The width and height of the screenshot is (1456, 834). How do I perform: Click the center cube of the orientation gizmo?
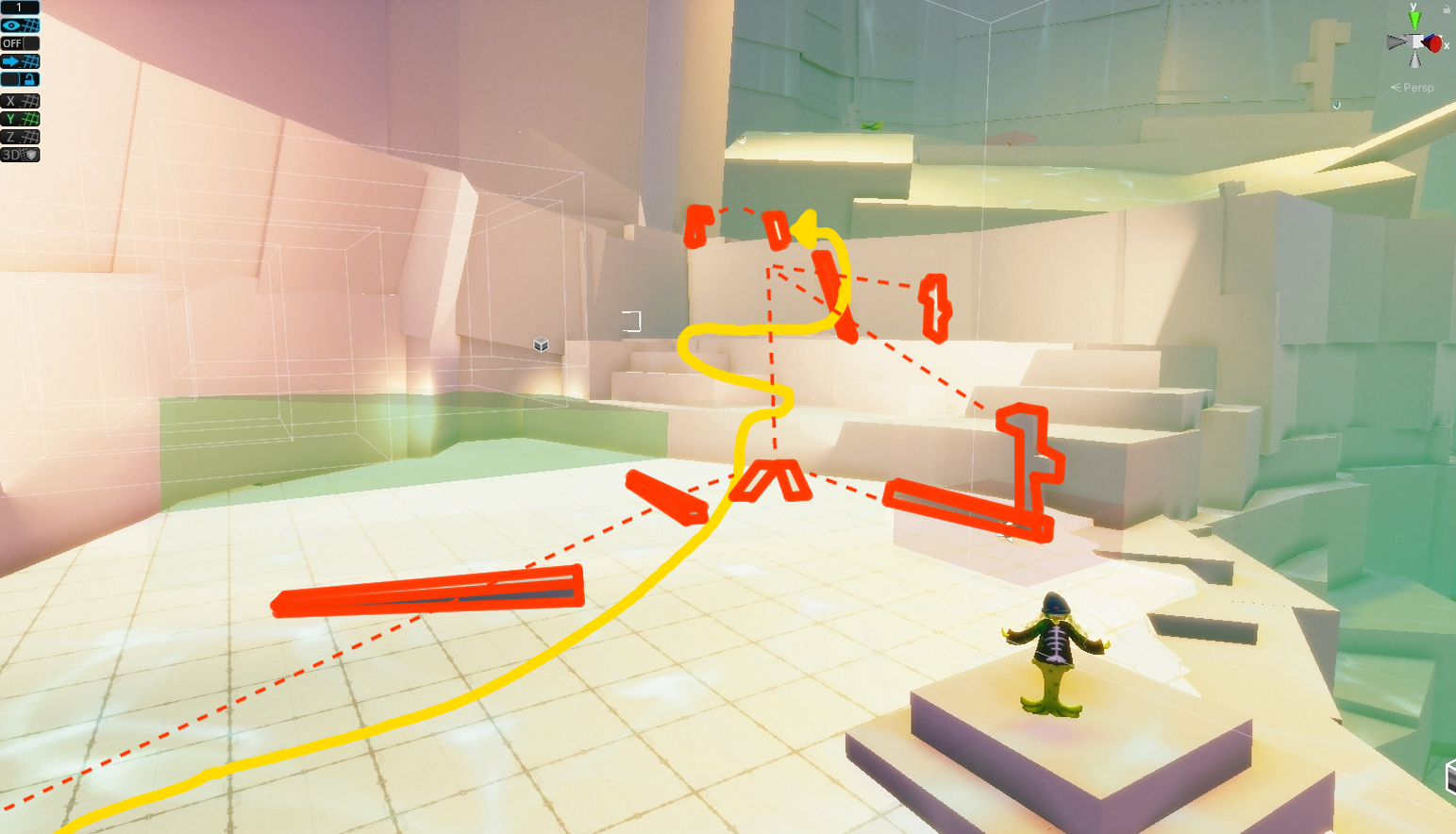point(1415,42)
